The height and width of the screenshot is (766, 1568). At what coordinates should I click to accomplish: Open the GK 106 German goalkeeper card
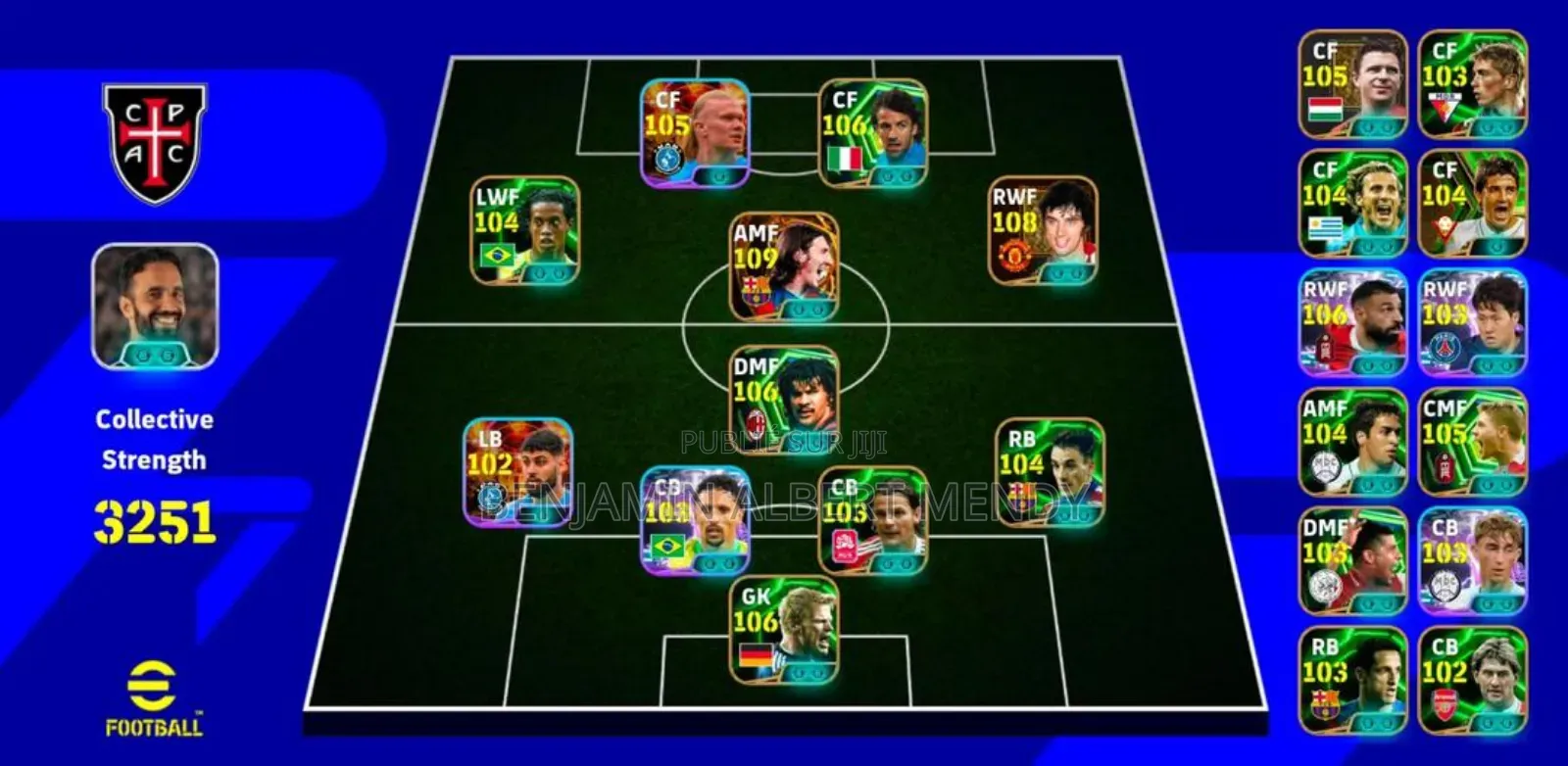click(782, 632)
